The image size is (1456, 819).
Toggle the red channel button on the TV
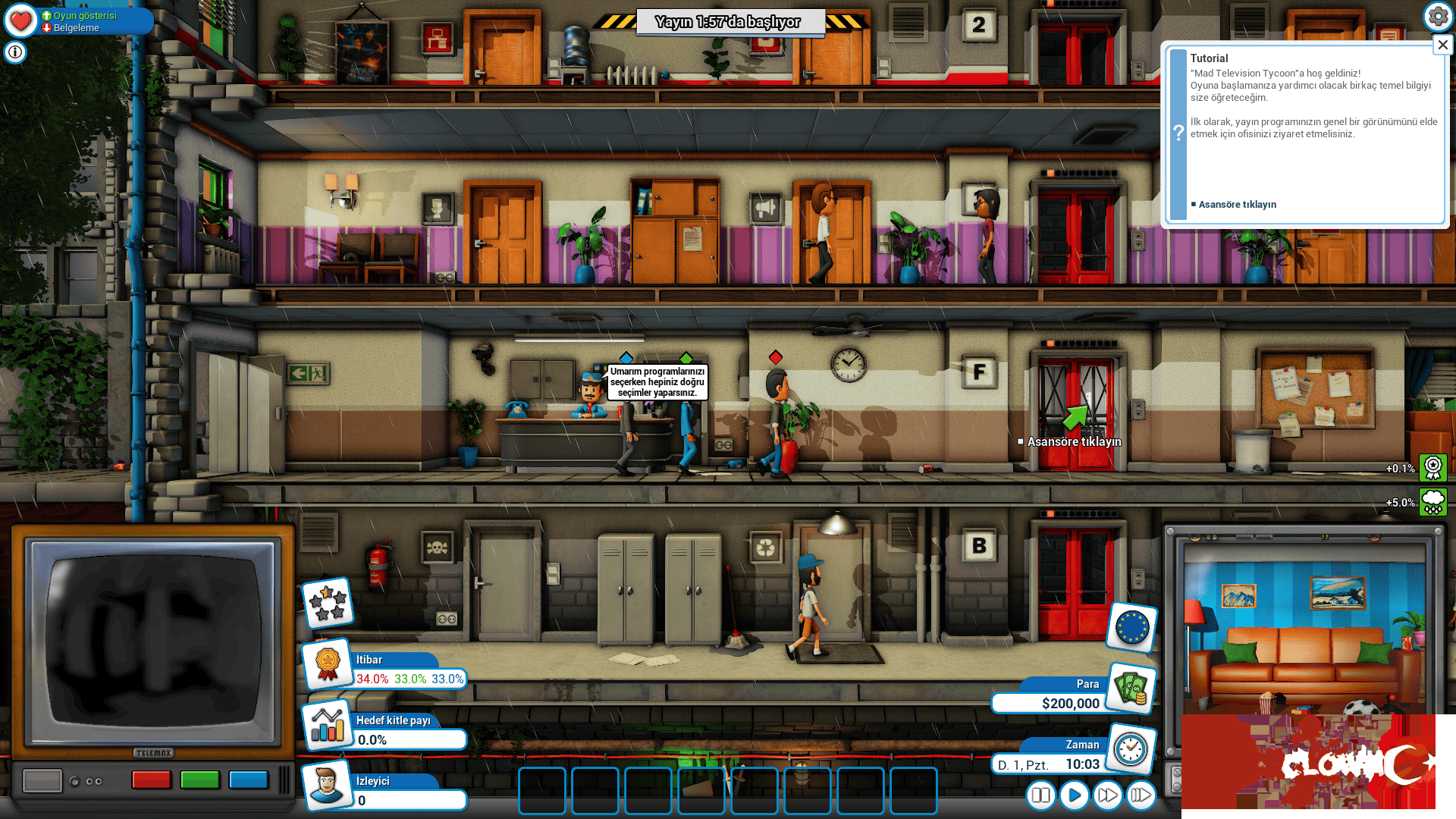pyautogui.click(x=151, y=780)
